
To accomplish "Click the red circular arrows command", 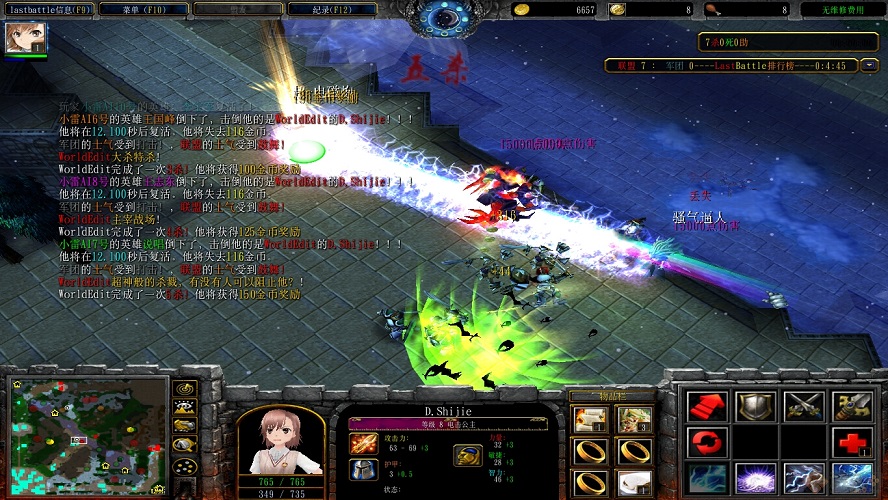I will [x=706, y=441].
